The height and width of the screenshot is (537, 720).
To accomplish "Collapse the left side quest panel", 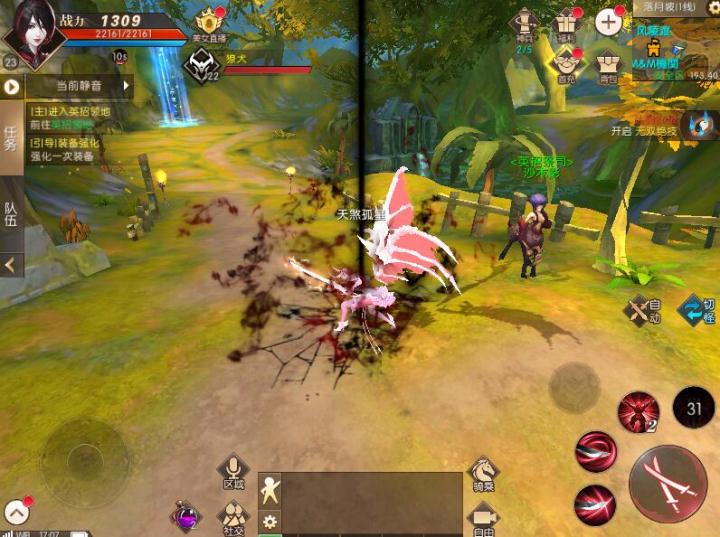I will click(11, 265).
